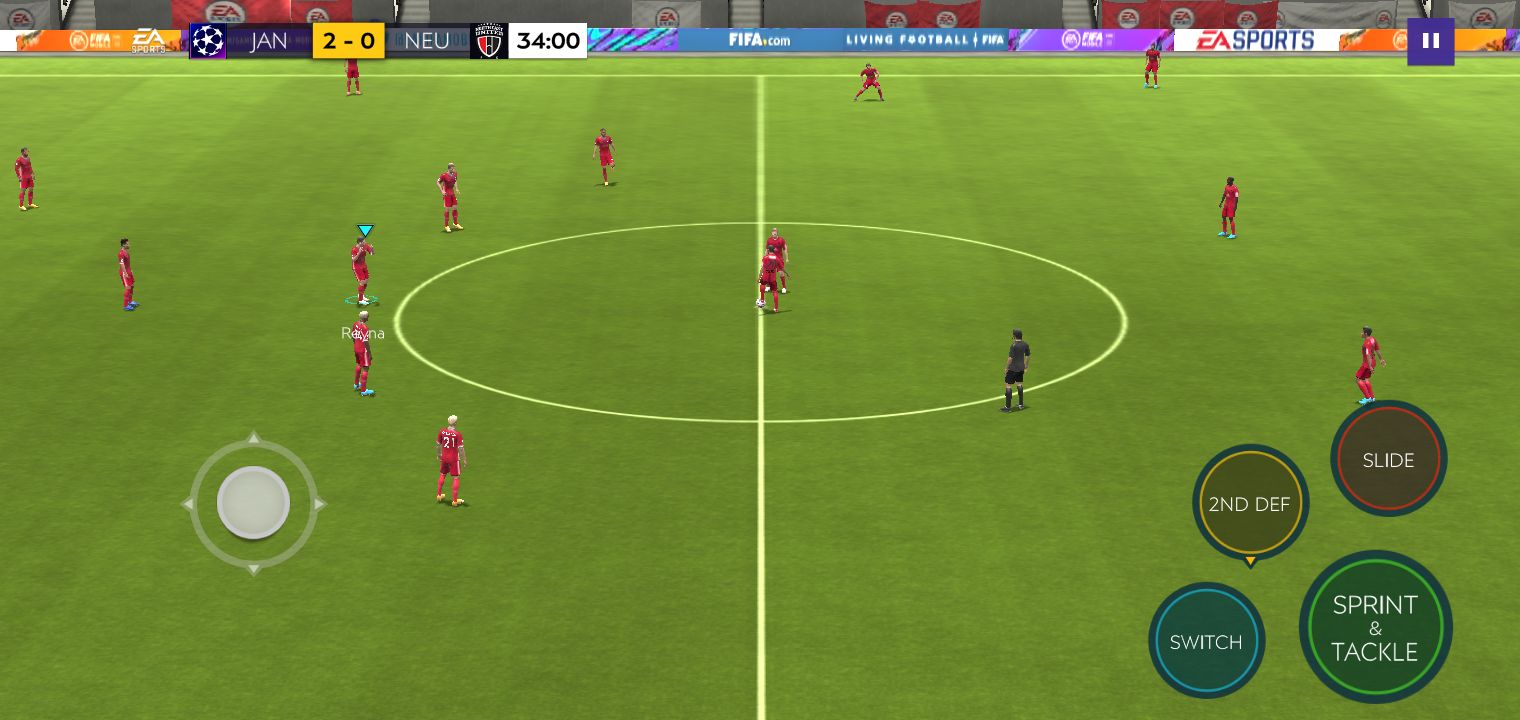Tap the yellow arrow beneath the 2ND DEF button
The width and height of the screenshot is (1520, 720).
[1250, 562]
